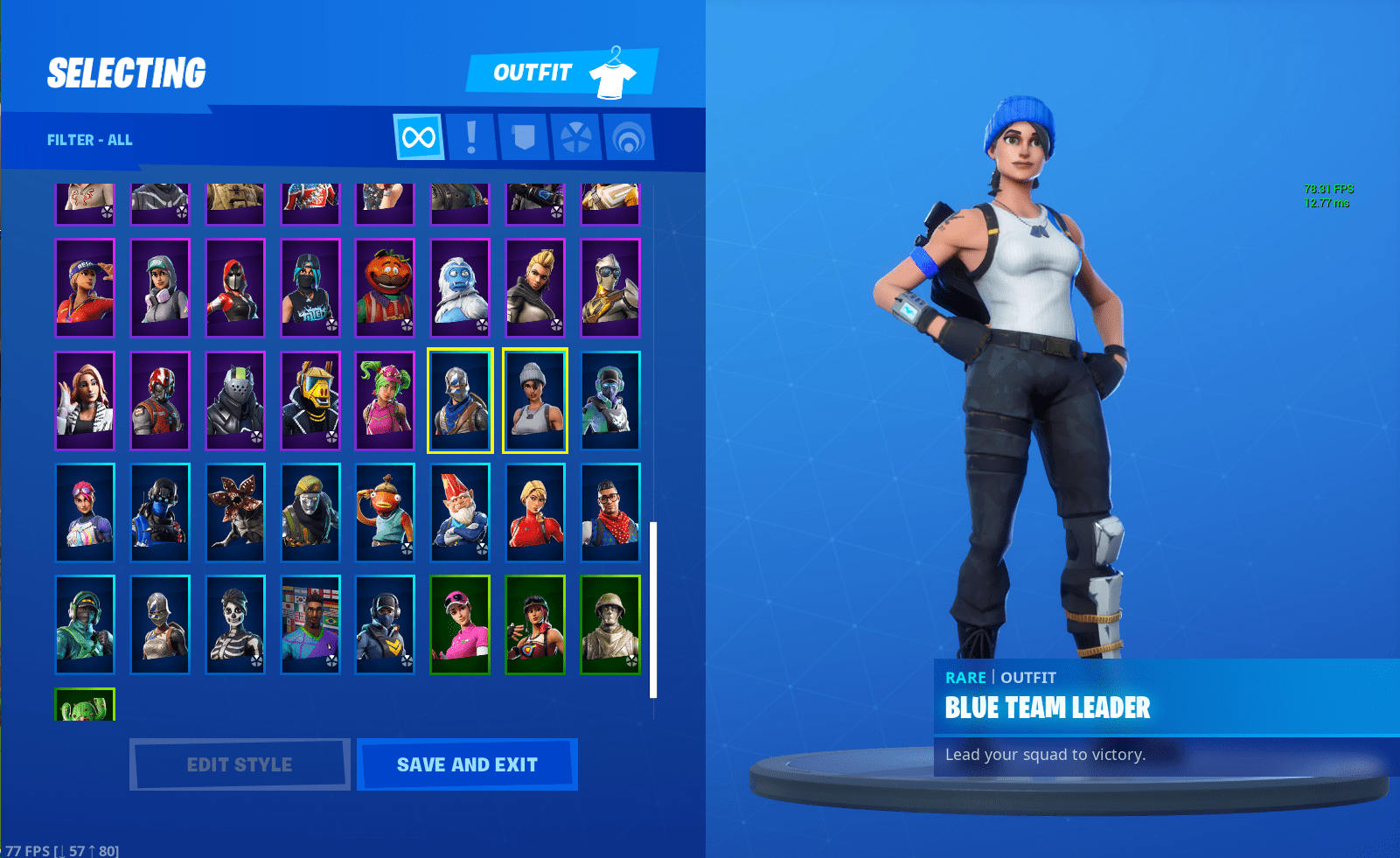Apply the exclamation mark filter icon
The height and width of the screenshot is (858, 1400).
(x=470, y=137)
